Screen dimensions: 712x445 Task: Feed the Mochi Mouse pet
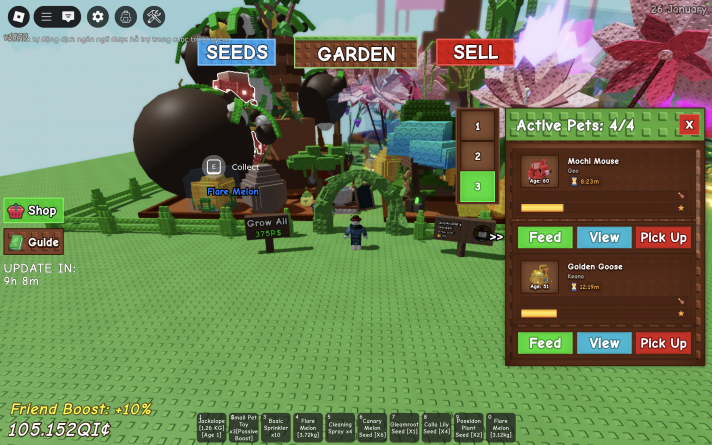544,237
